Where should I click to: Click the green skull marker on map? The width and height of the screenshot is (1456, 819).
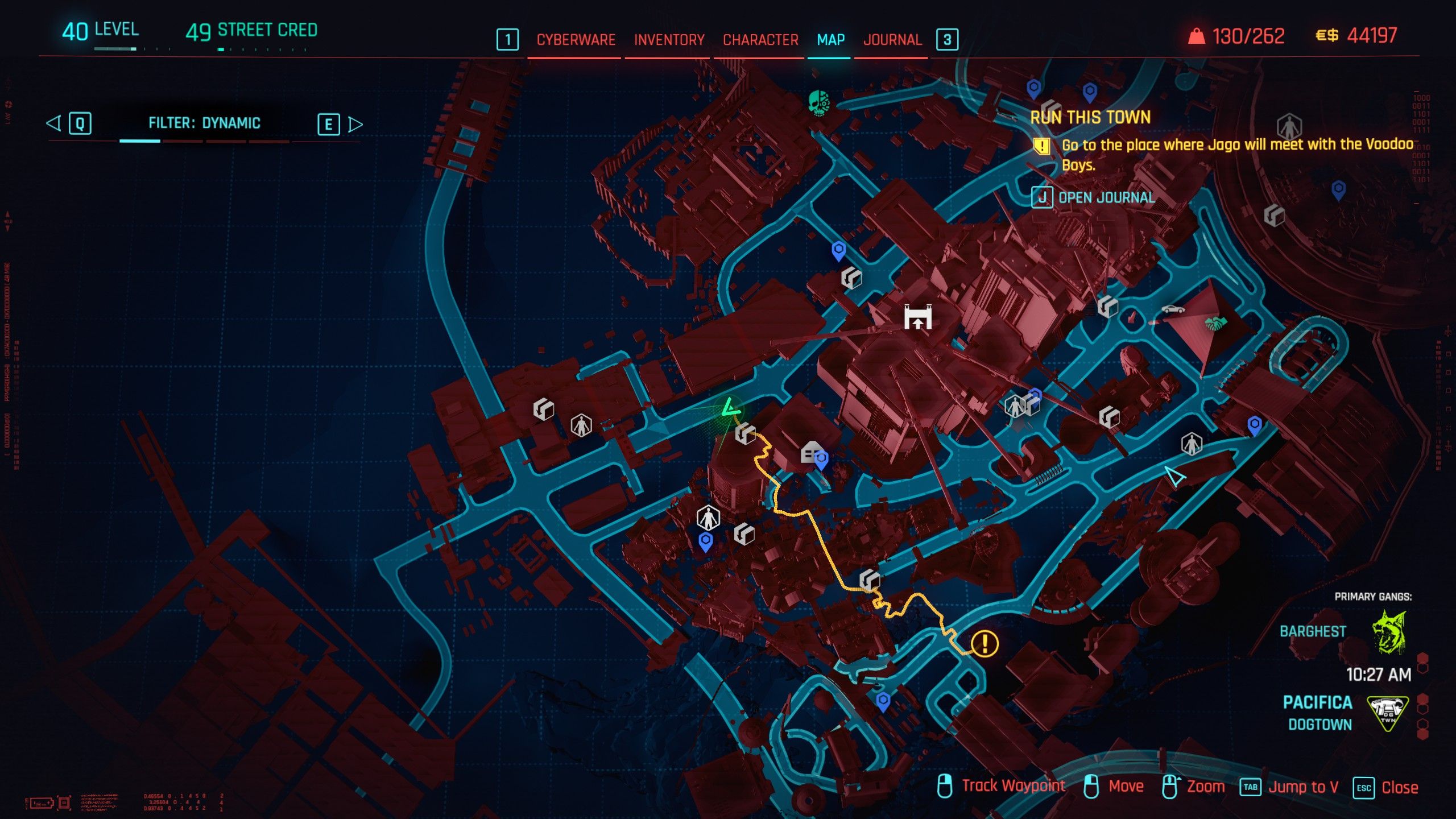[819, 103]
